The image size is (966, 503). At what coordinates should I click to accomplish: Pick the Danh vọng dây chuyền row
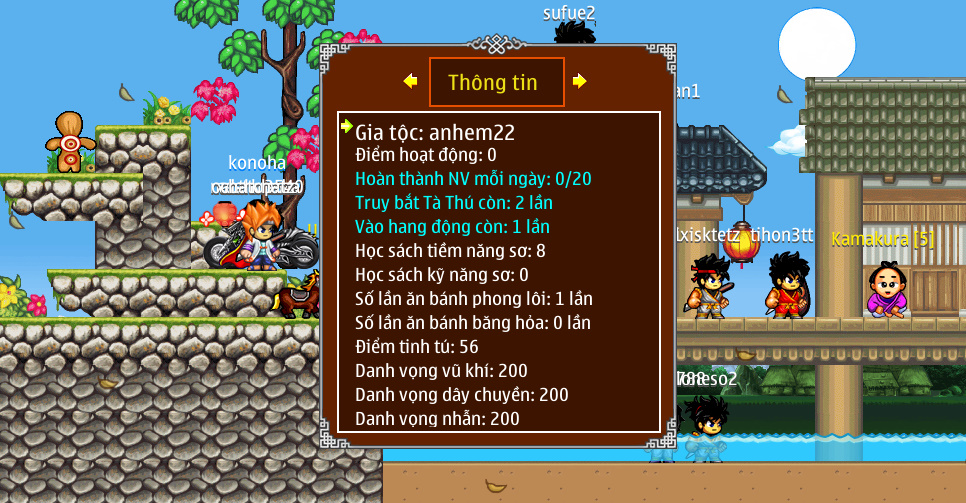[462, 394]
